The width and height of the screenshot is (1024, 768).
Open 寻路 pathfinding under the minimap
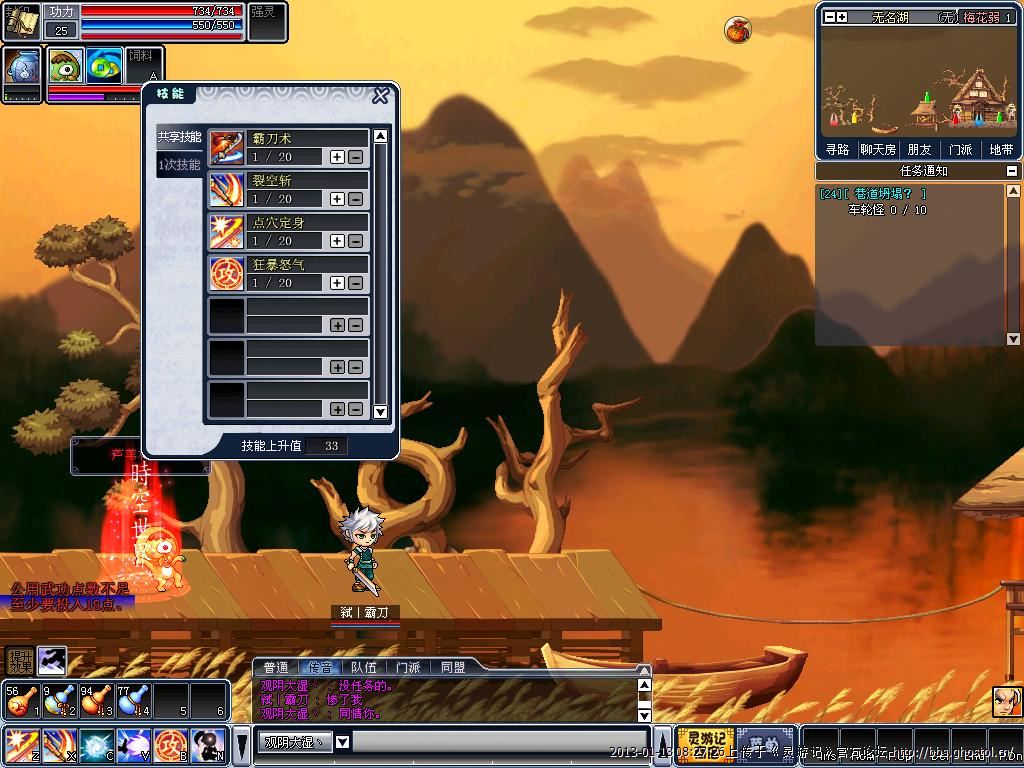(x=837, y=150)
